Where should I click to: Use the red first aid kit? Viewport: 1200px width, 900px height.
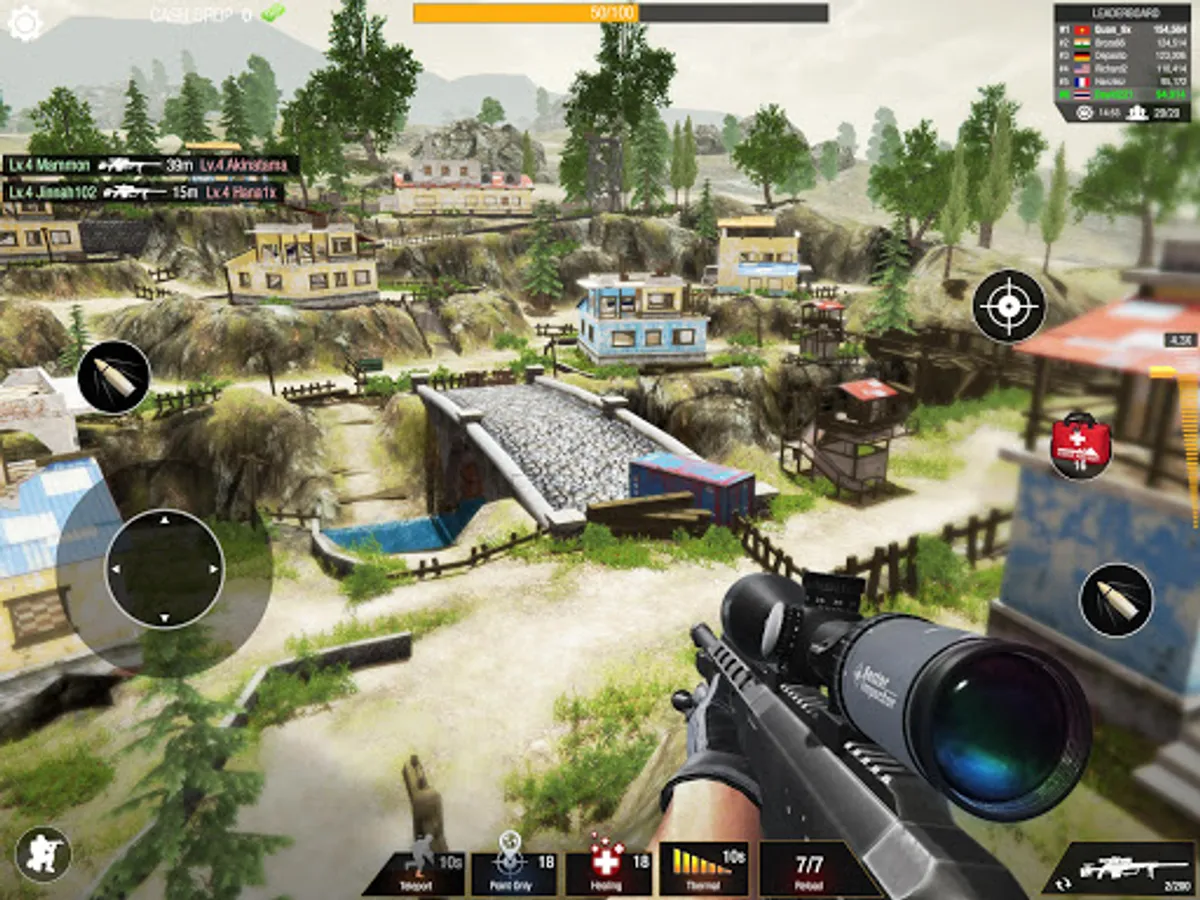coord(1081,444)
